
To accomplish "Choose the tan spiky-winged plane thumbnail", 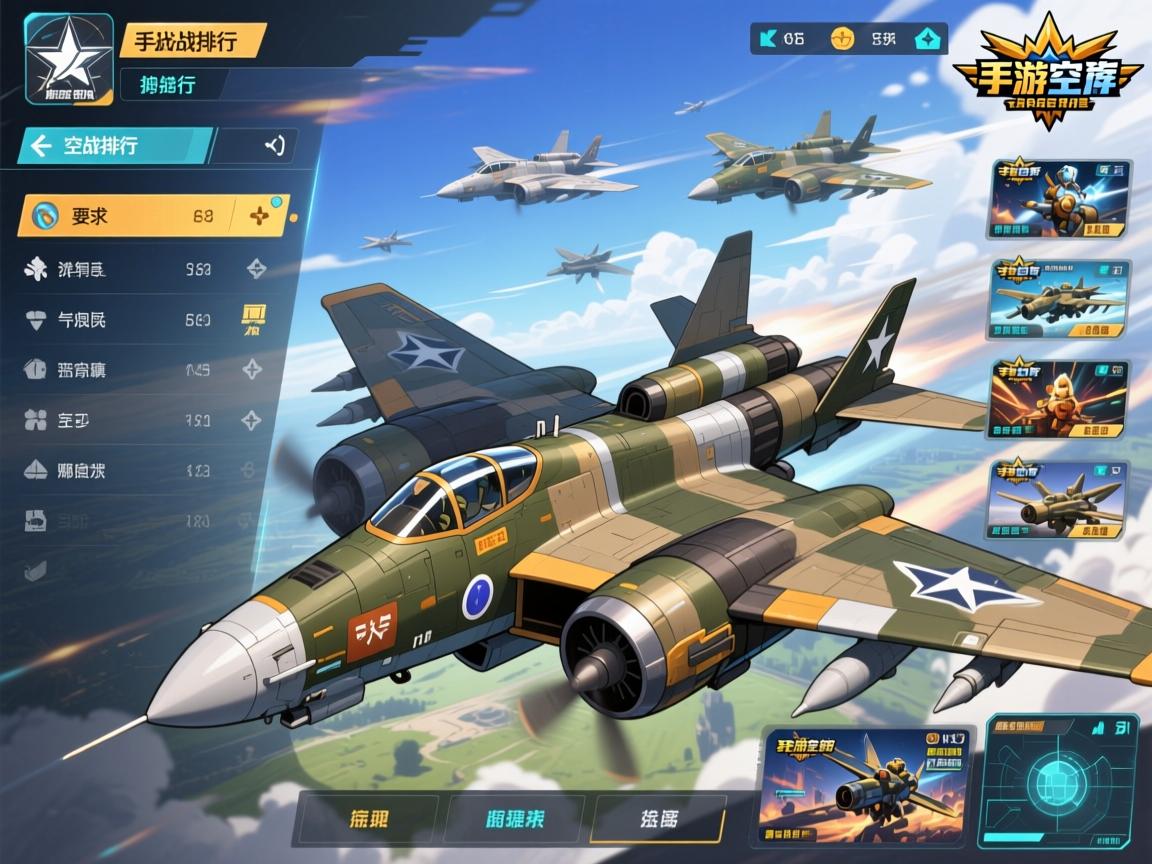I will pos(1059,500).
